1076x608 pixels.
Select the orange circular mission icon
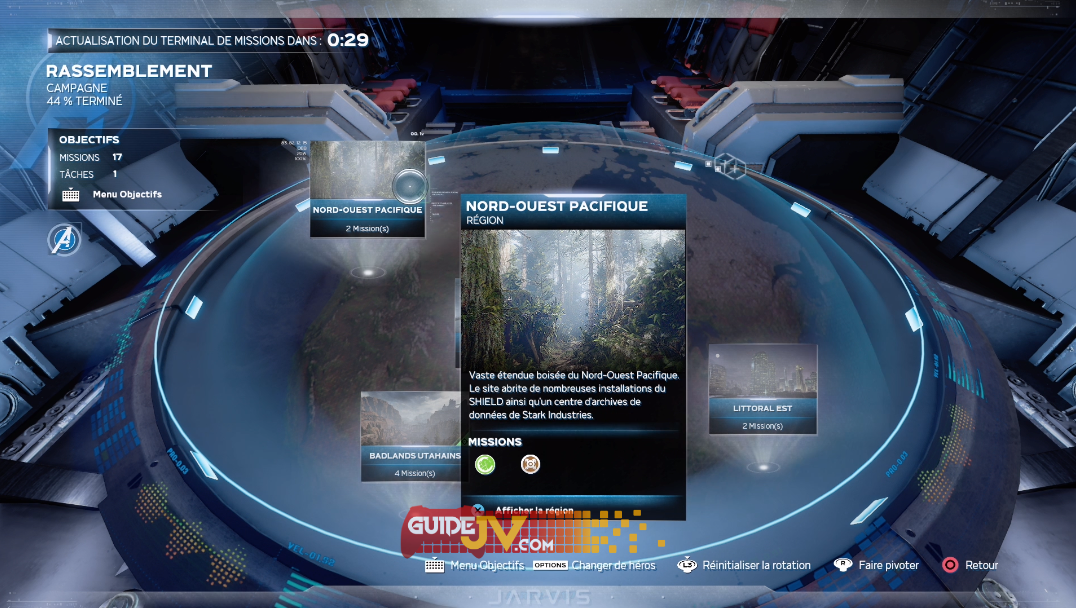pos(530,463)
